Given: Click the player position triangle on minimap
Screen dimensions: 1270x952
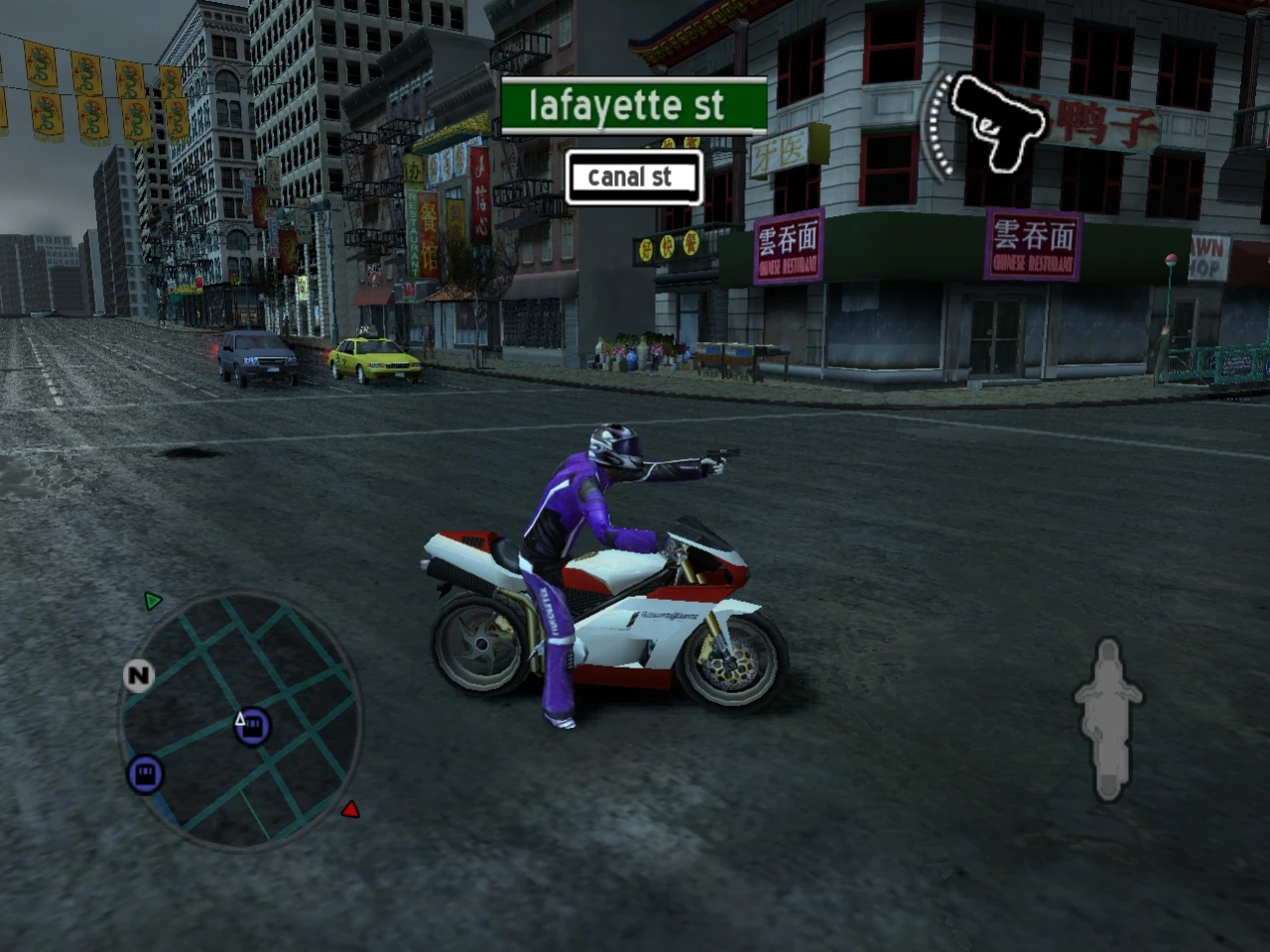Looking at the screenshot, I should (240, 719).
